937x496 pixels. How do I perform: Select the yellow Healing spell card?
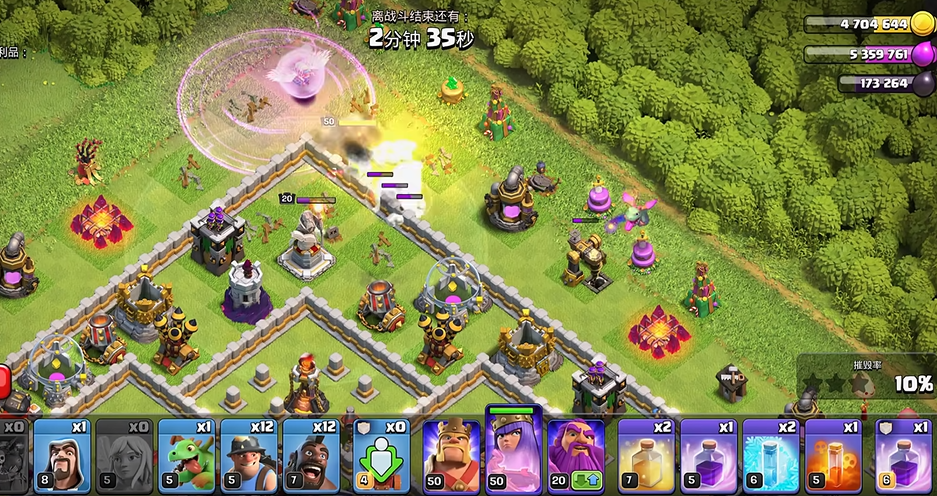point(647,455)
